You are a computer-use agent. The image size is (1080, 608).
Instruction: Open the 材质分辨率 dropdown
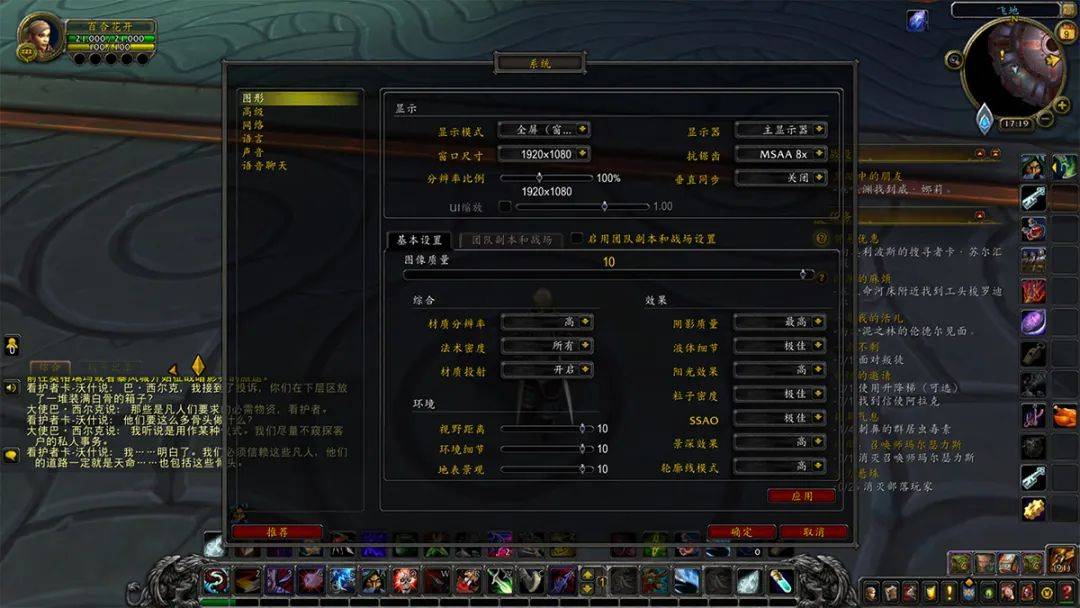pos(547,322)
